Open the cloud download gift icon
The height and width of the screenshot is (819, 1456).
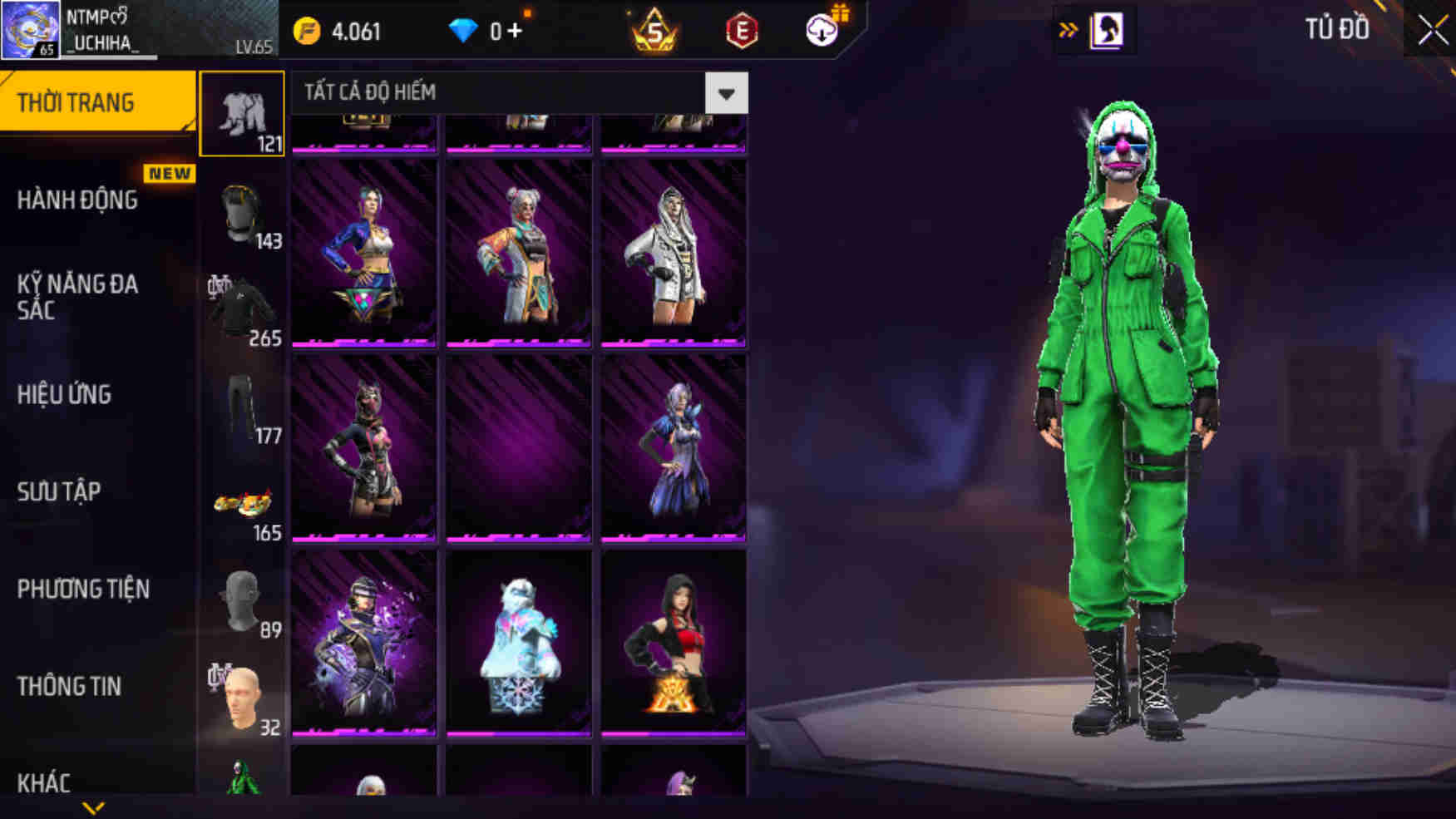820,32
